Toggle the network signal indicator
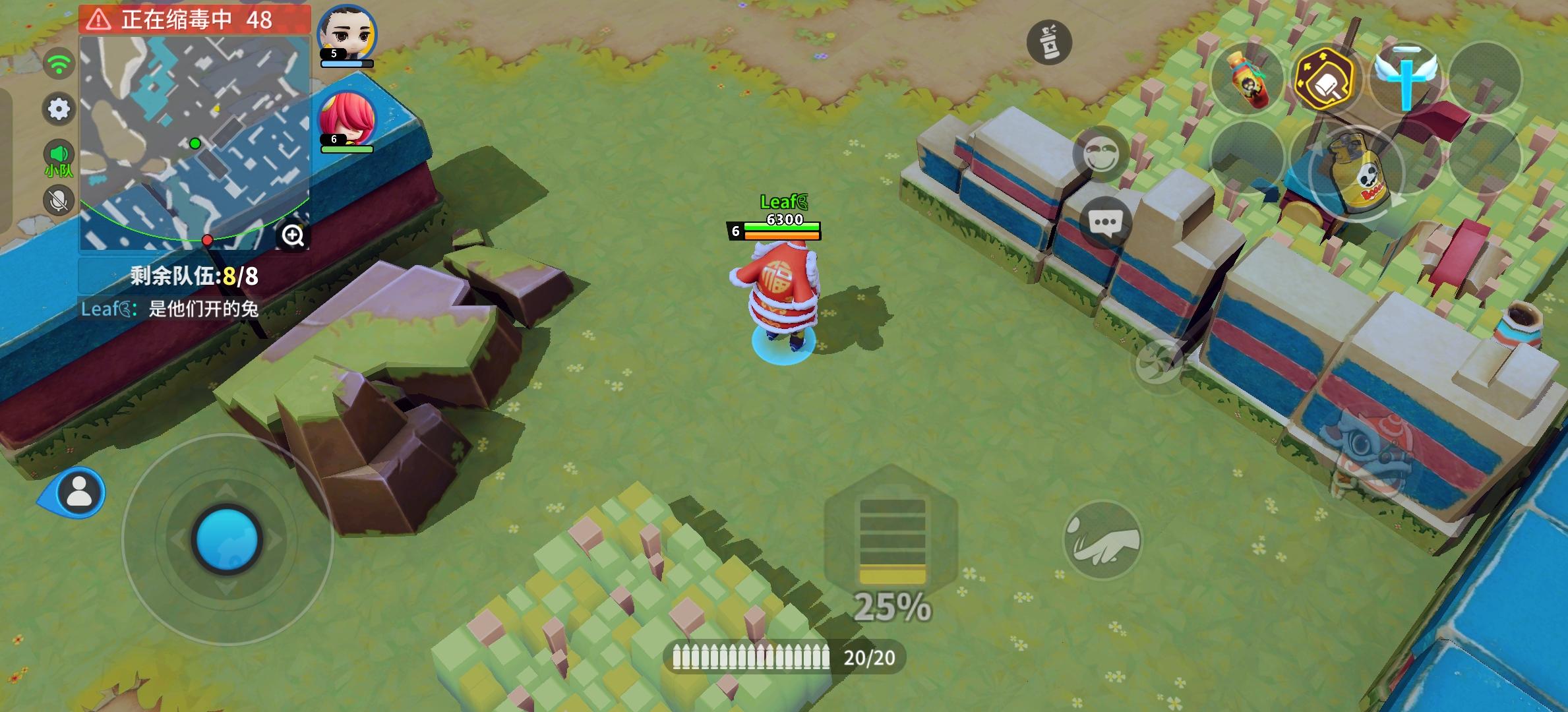The image size is (1568, 712). [x=59, y=63]
